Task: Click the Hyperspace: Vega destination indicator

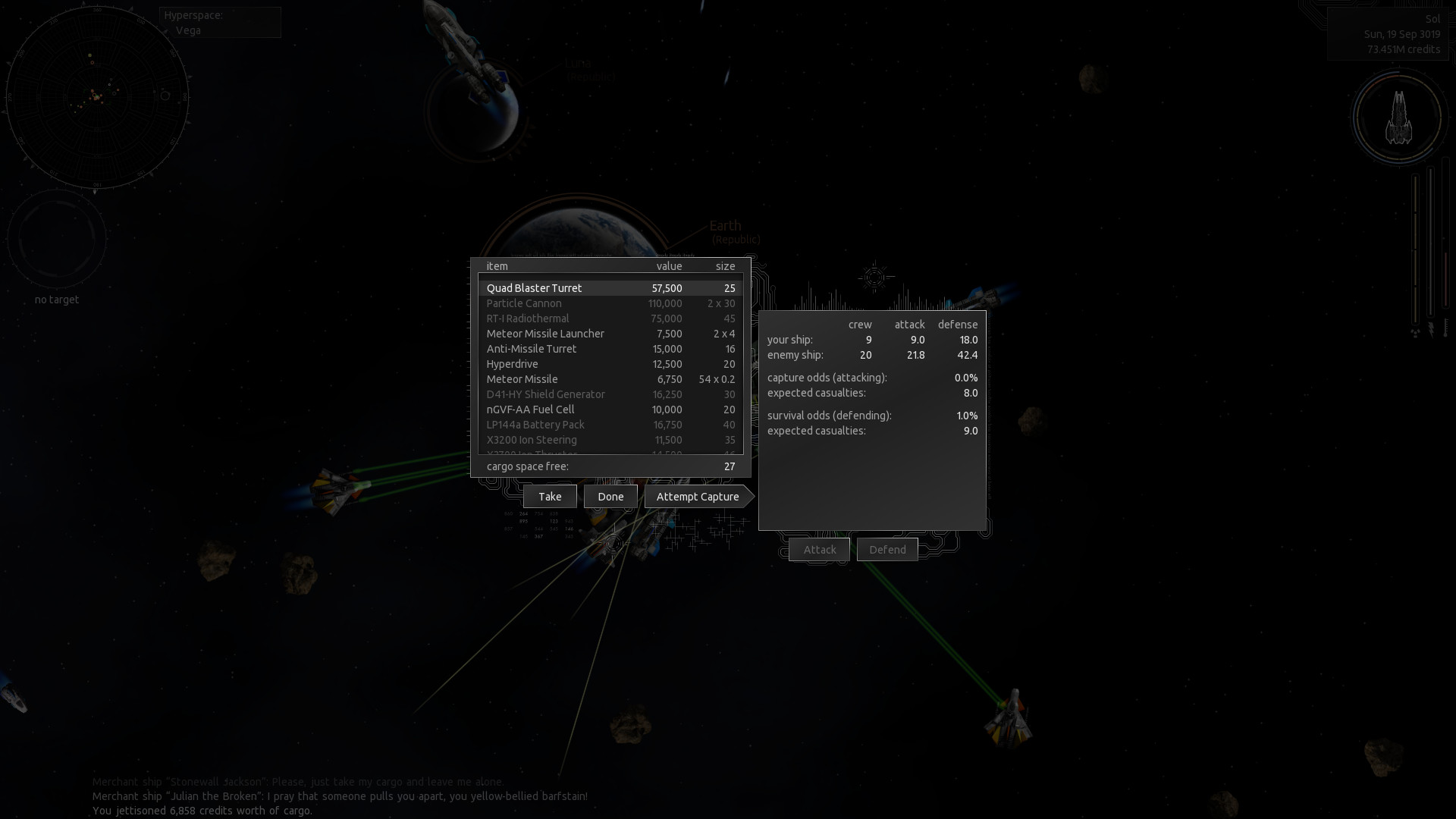Action: click(x=219, y=22)
